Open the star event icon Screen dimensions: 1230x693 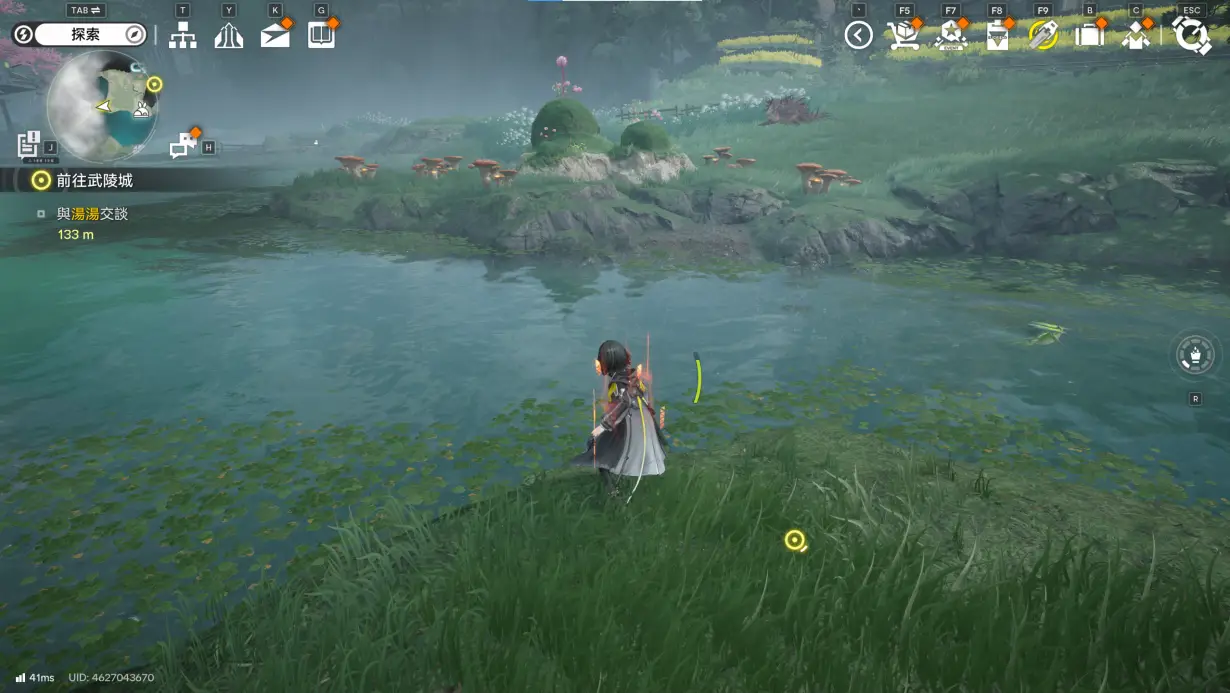(951, 36)
